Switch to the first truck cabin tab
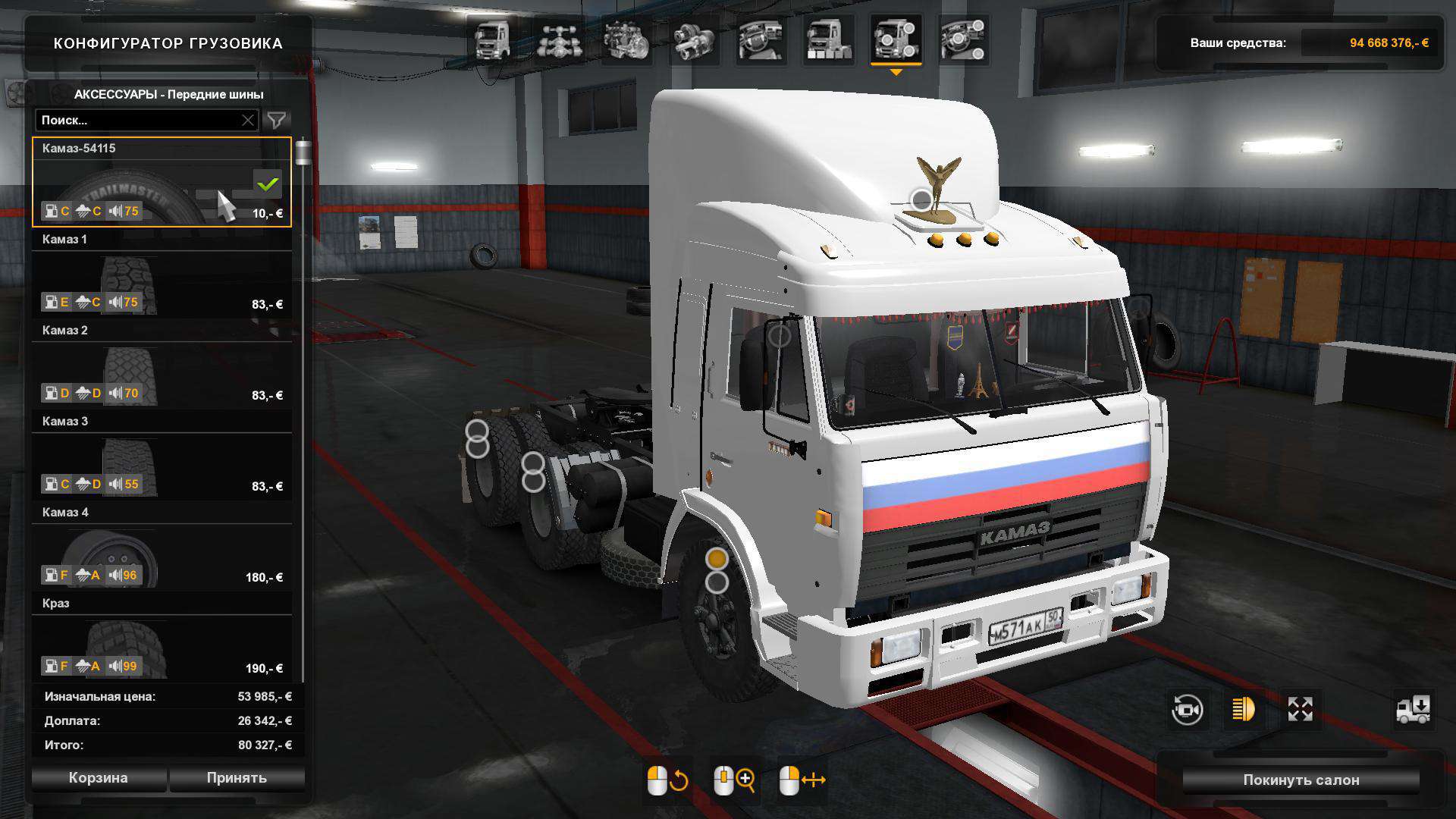 [x=492, y=40]
